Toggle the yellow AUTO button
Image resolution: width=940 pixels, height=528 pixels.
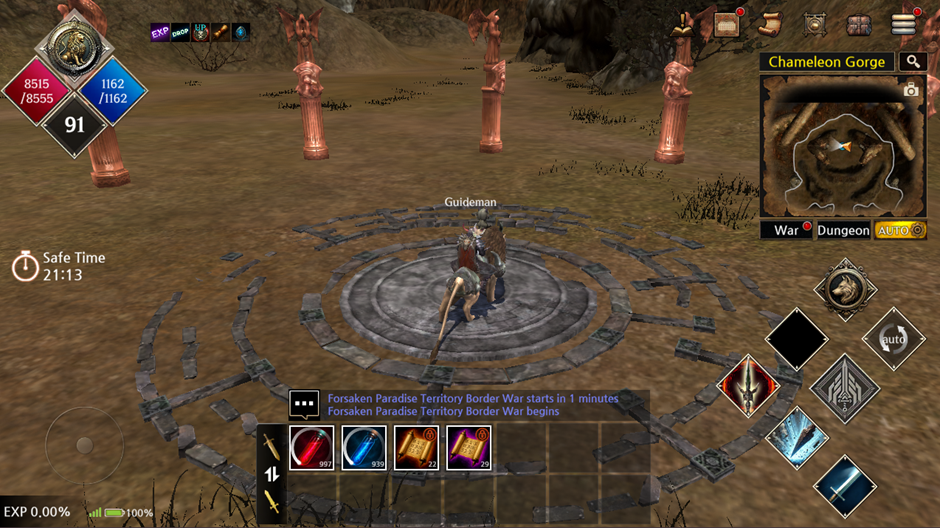pyautogui.click(x=900, y=231)
